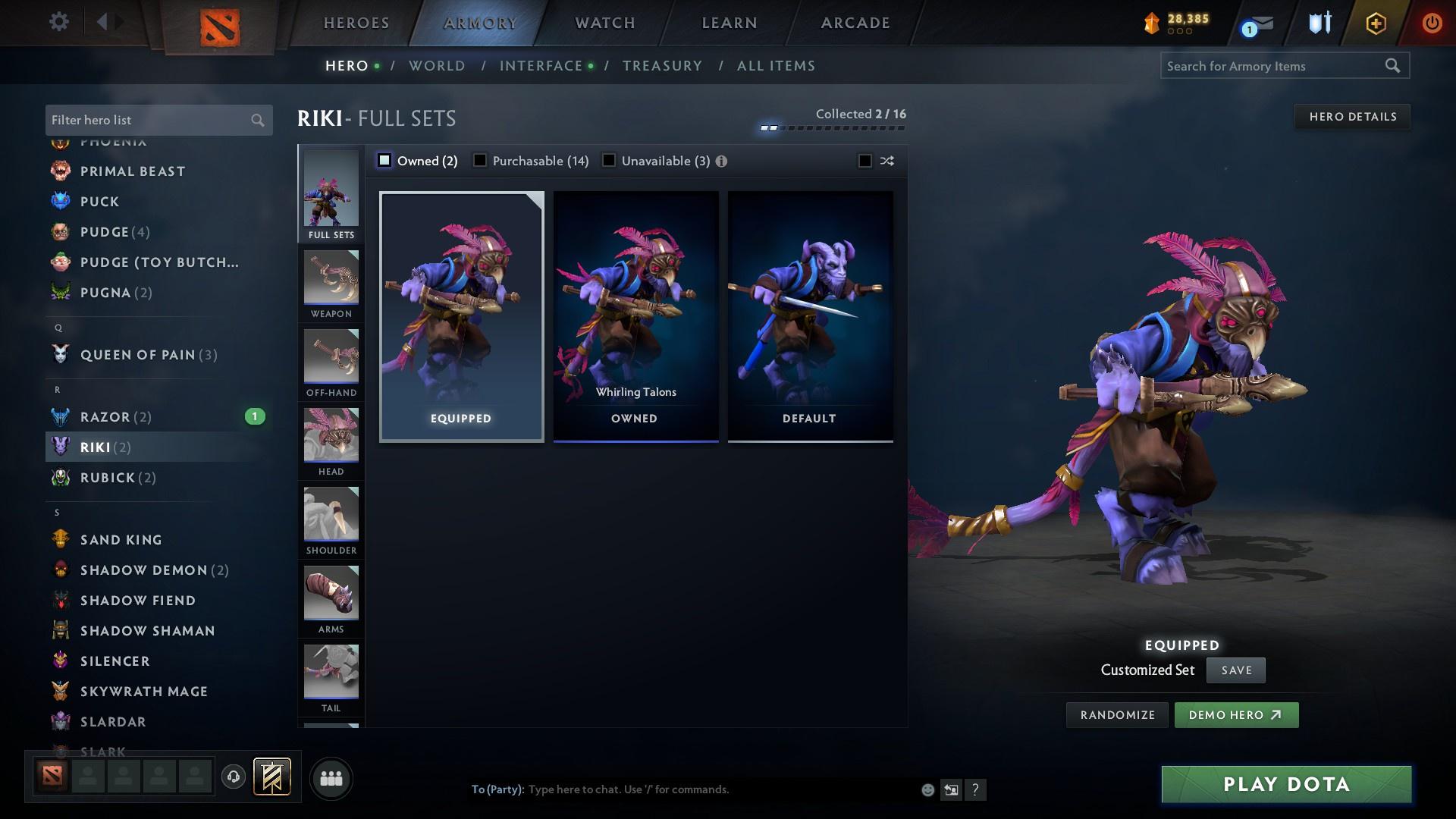The image size is (1456, 819).
Task: Click the RANDOMIZE button
Action: [x=1116, y=714]
